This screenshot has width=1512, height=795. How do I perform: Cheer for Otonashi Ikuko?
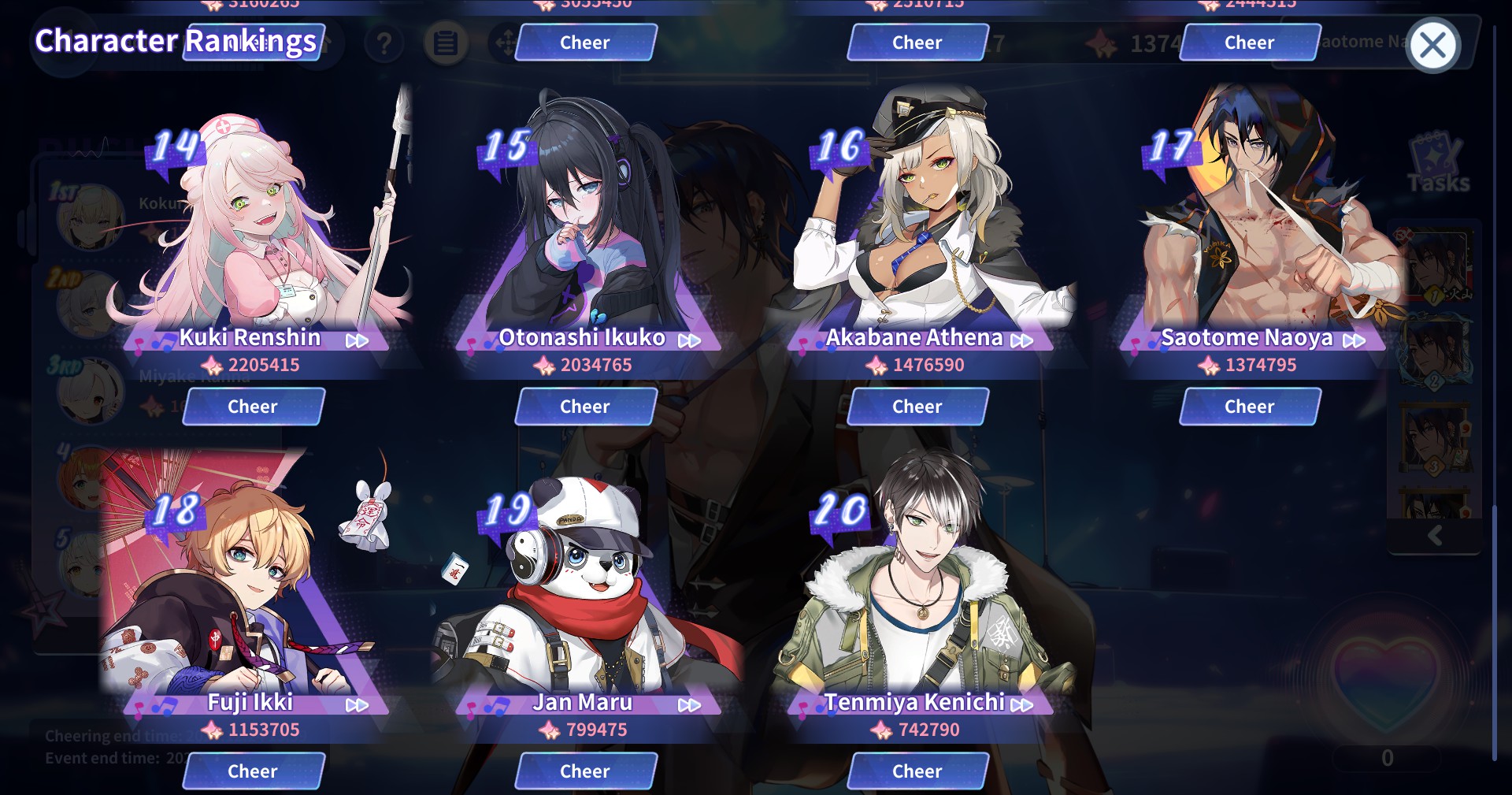point(585,407)
